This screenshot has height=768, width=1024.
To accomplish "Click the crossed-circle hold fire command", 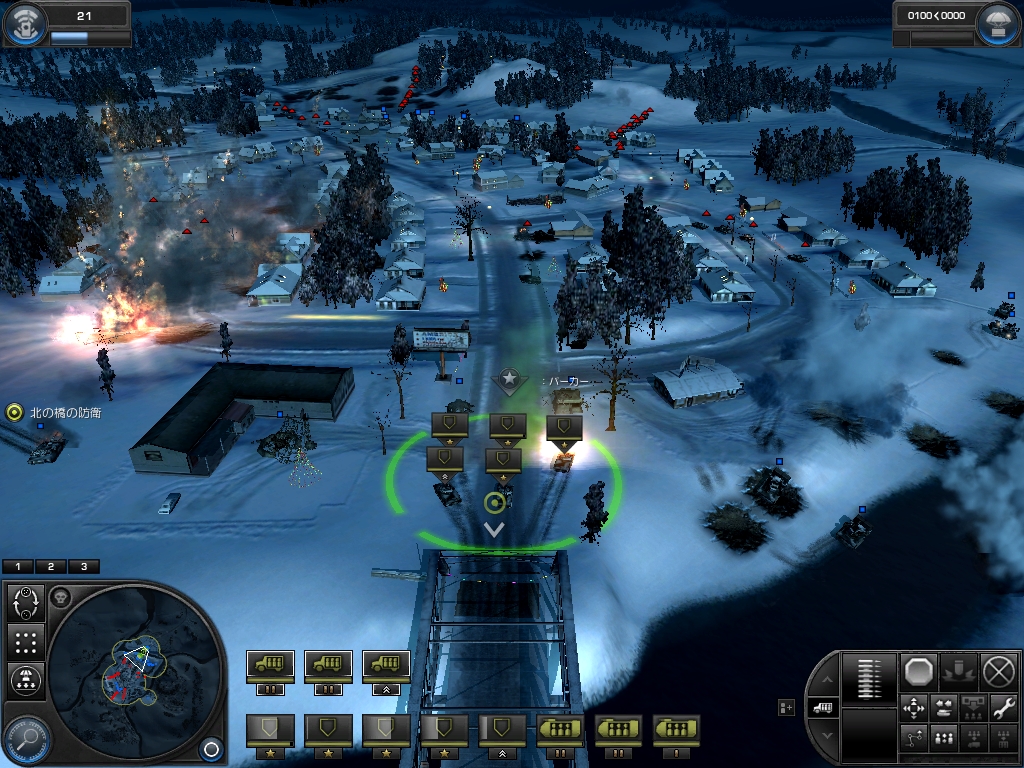I will pos(998,671).
